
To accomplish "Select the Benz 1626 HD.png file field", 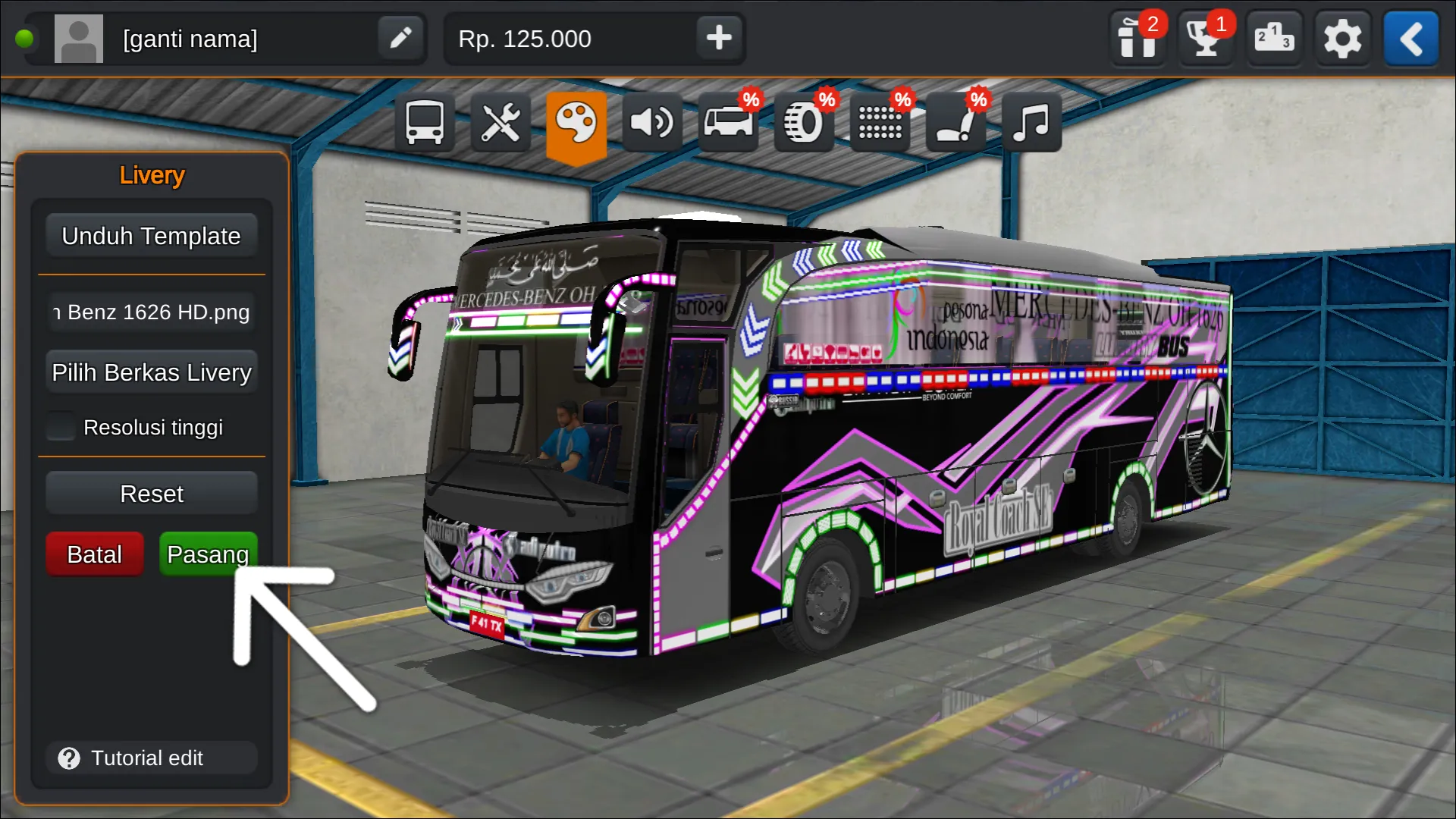I will tap(151, 312).
